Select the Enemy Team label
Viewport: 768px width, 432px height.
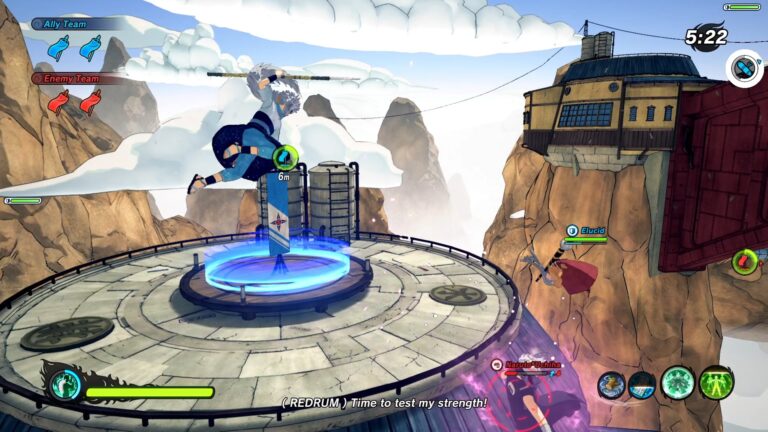point(69,78)
